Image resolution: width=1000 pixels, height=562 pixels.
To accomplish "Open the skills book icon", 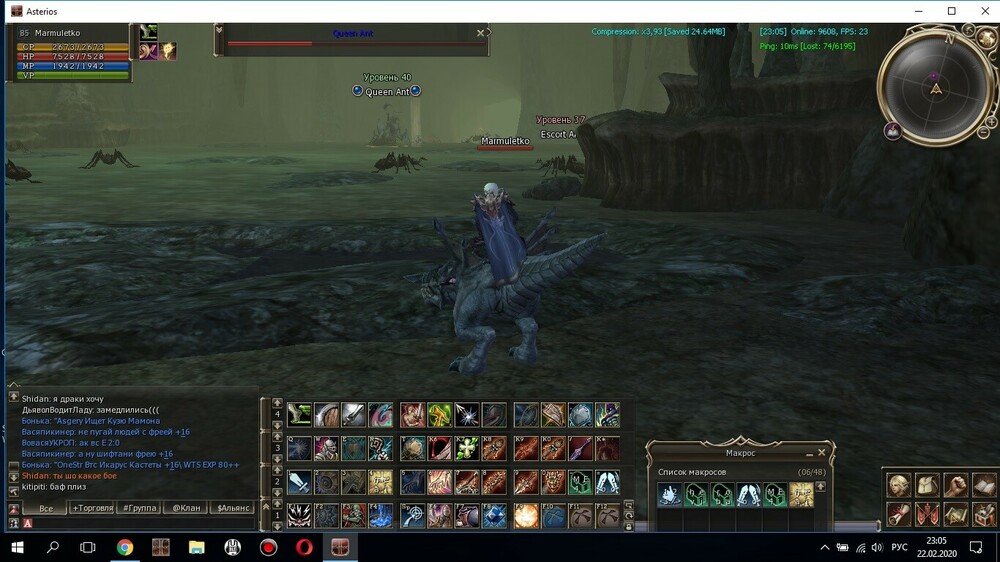I will tap(985, 485).
